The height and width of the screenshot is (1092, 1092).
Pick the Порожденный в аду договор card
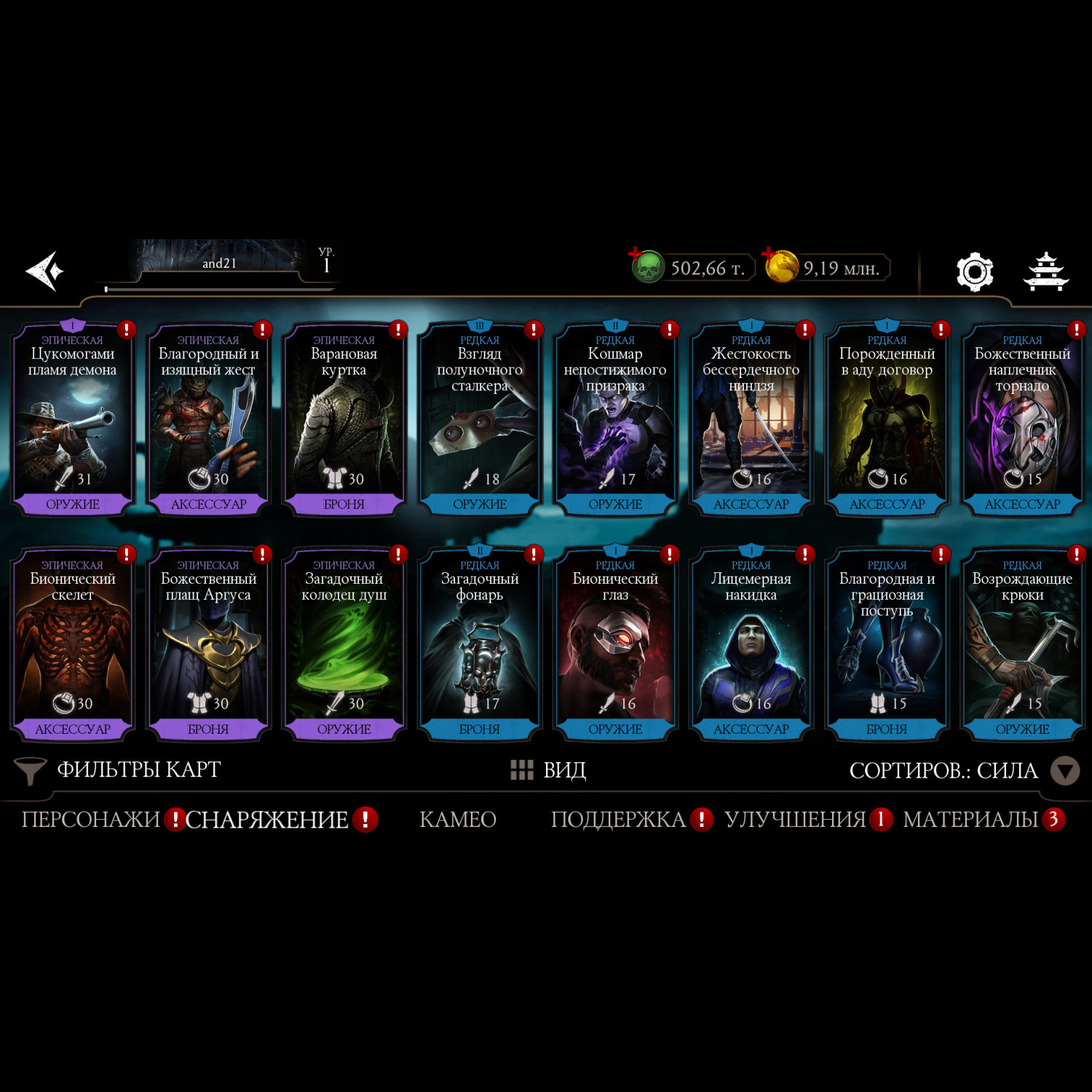click(887, 420)
